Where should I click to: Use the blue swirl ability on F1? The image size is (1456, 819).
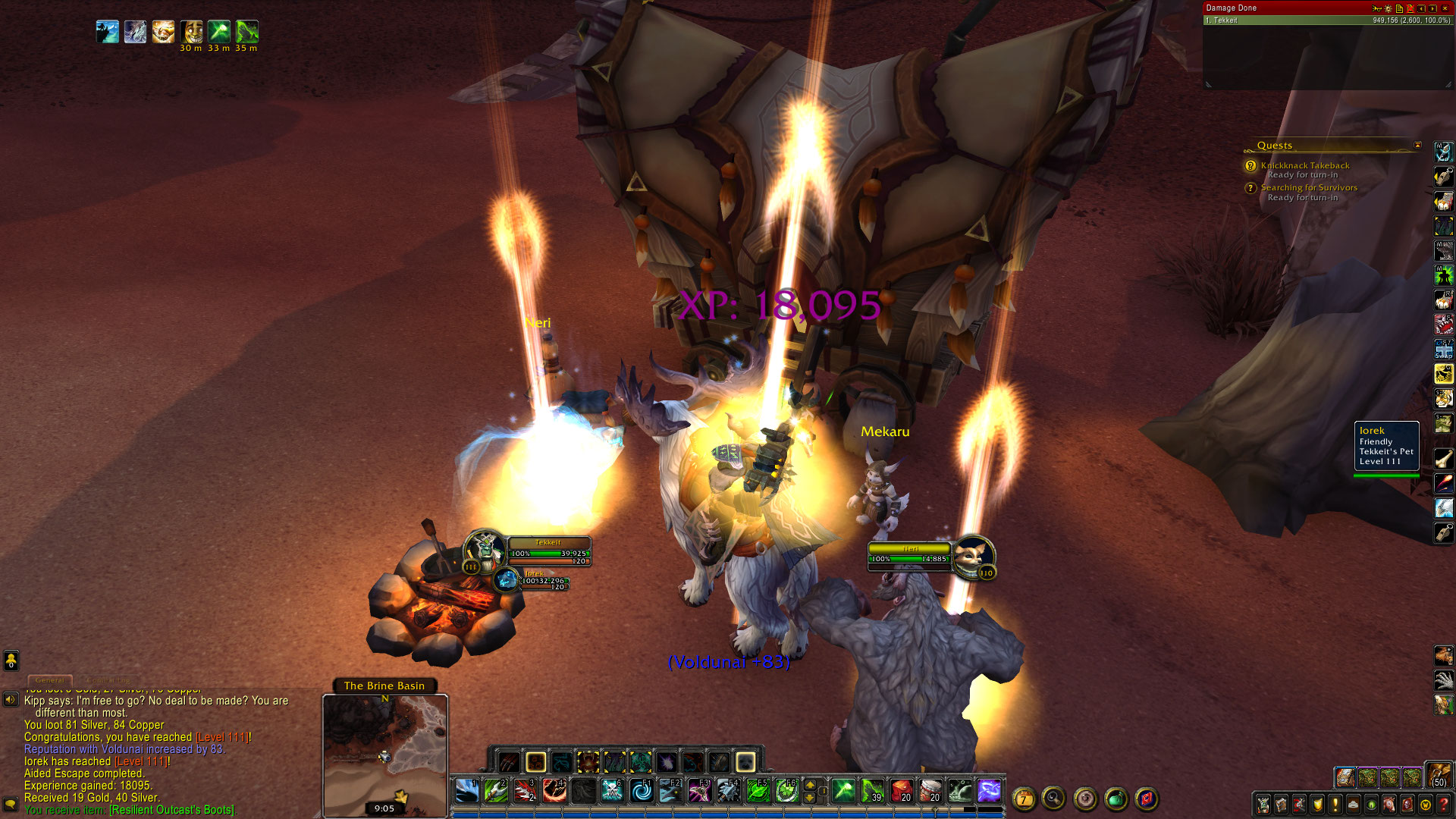[642, 791]
